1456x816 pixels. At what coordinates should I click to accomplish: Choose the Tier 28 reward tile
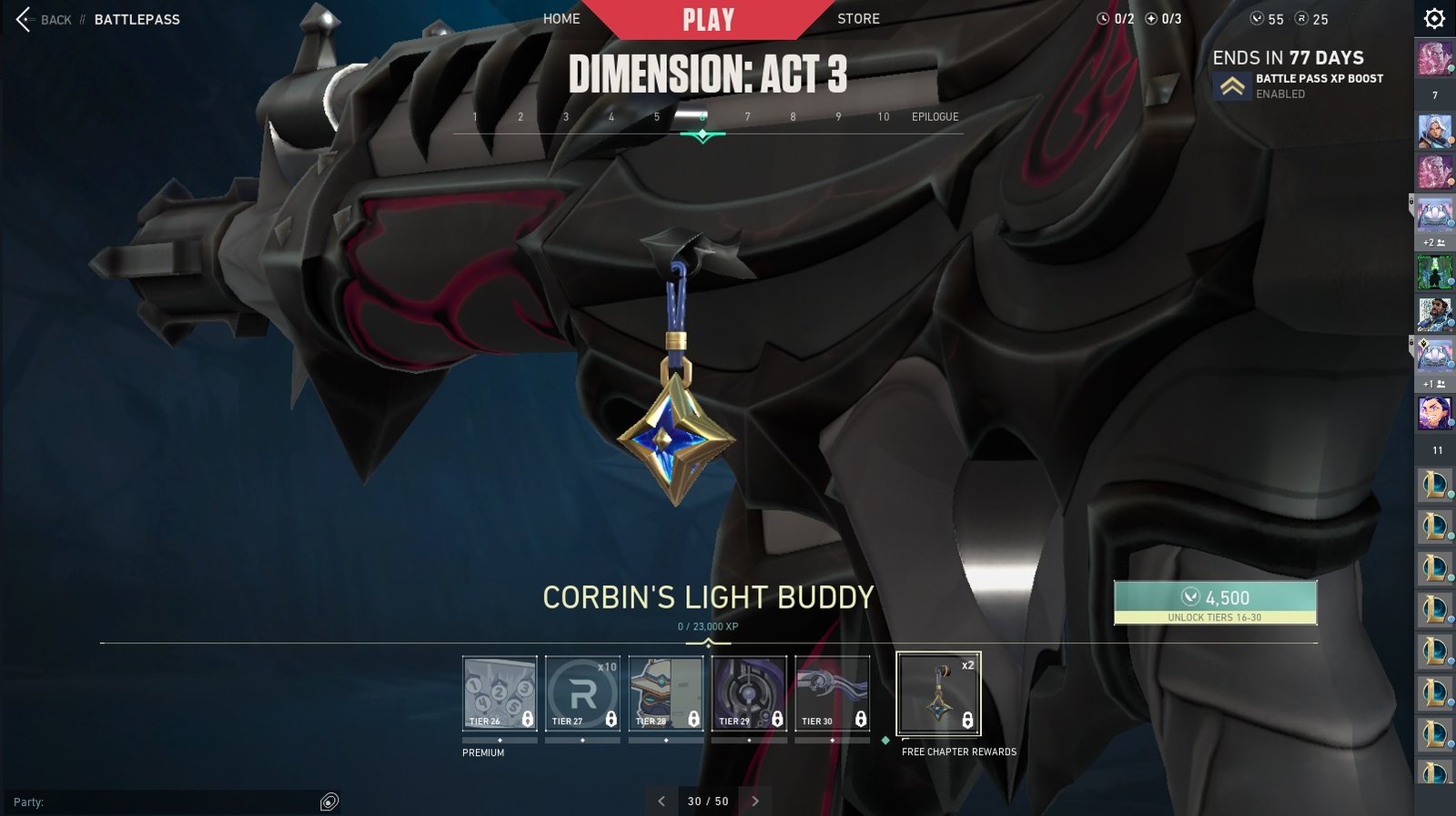pos(666,694)
